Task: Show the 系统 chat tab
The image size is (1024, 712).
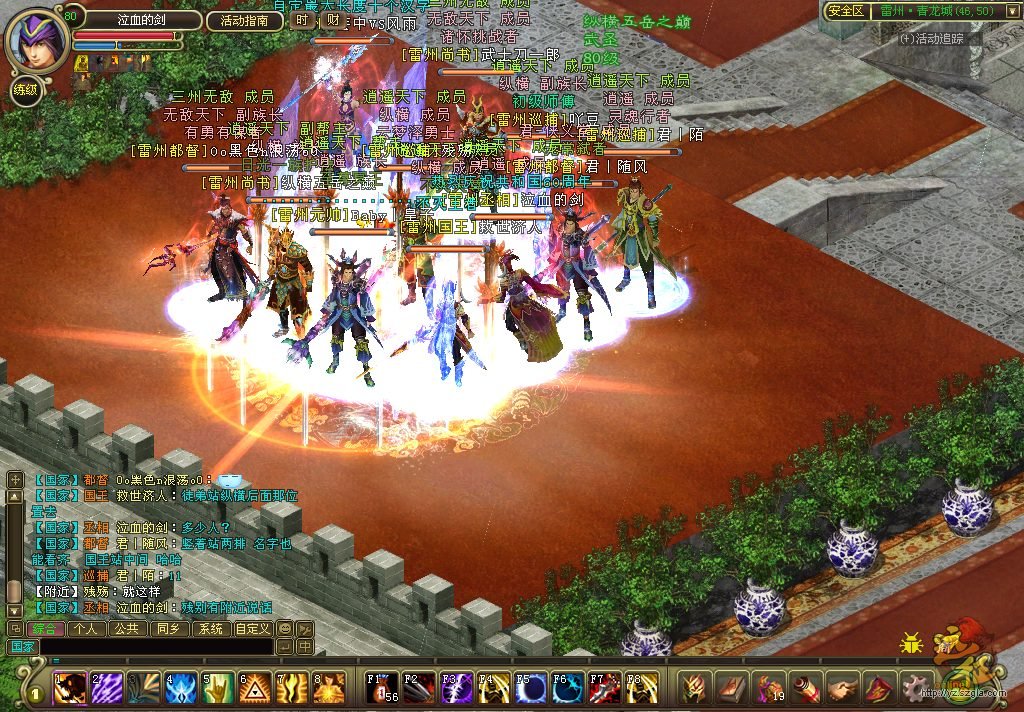Action: tap(210, 629)
